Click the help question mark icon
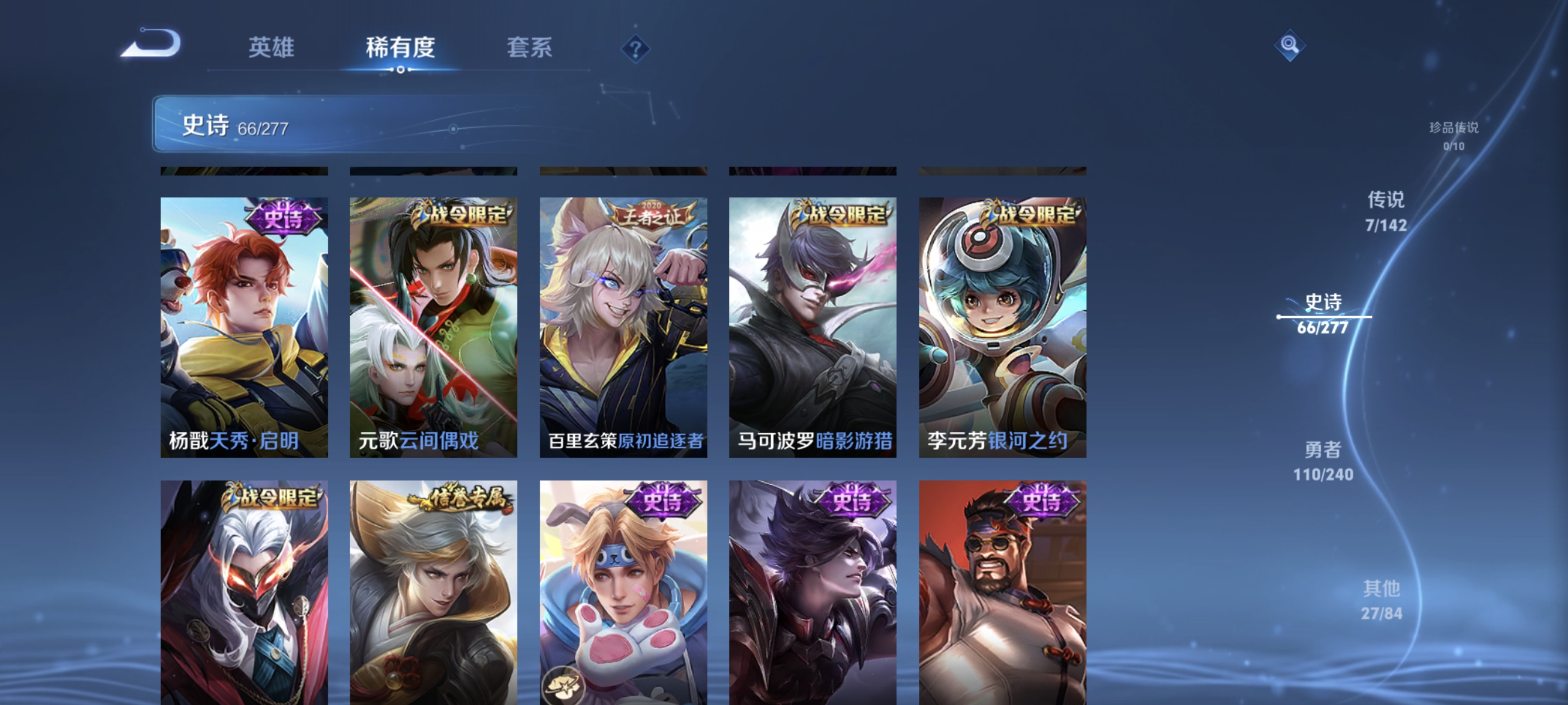 [635, 49]
